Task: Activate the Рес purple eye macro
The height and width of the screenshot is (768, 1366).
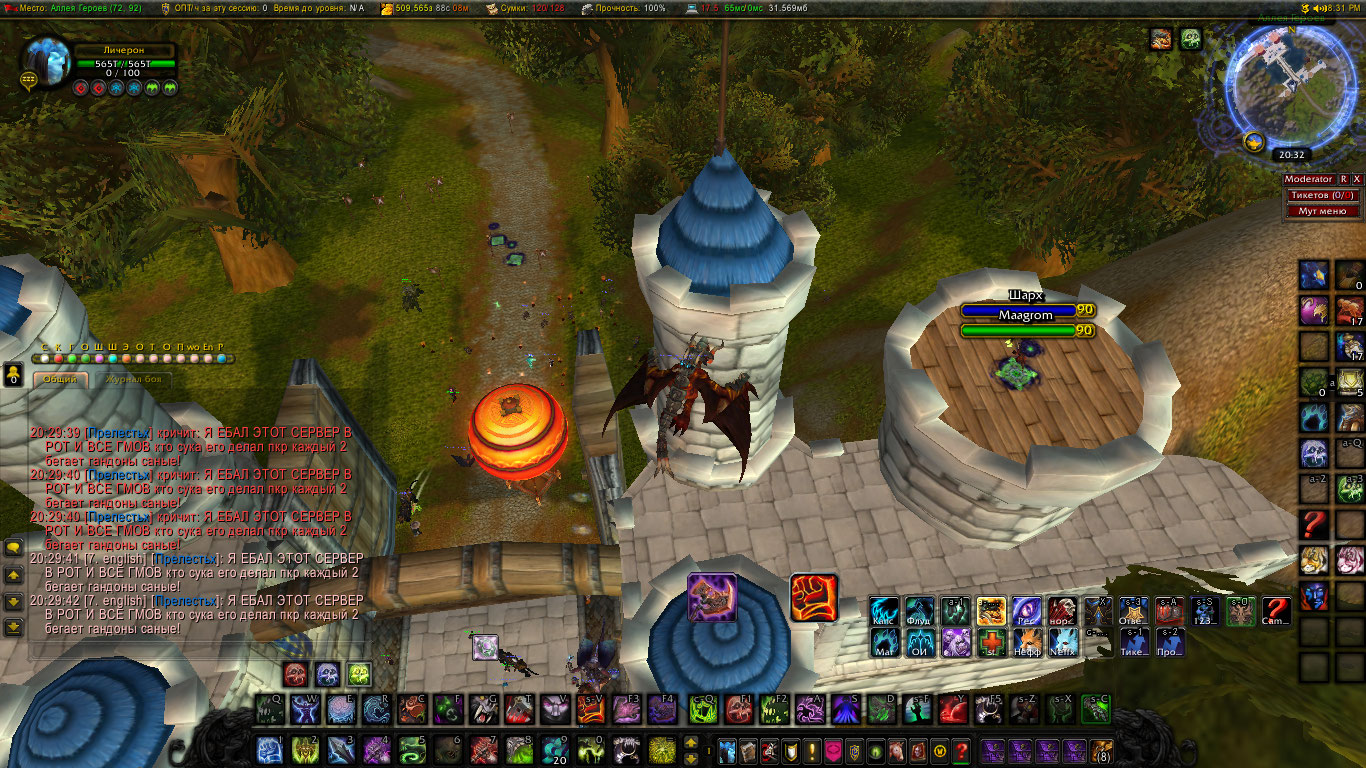Action: [1027, 612]
